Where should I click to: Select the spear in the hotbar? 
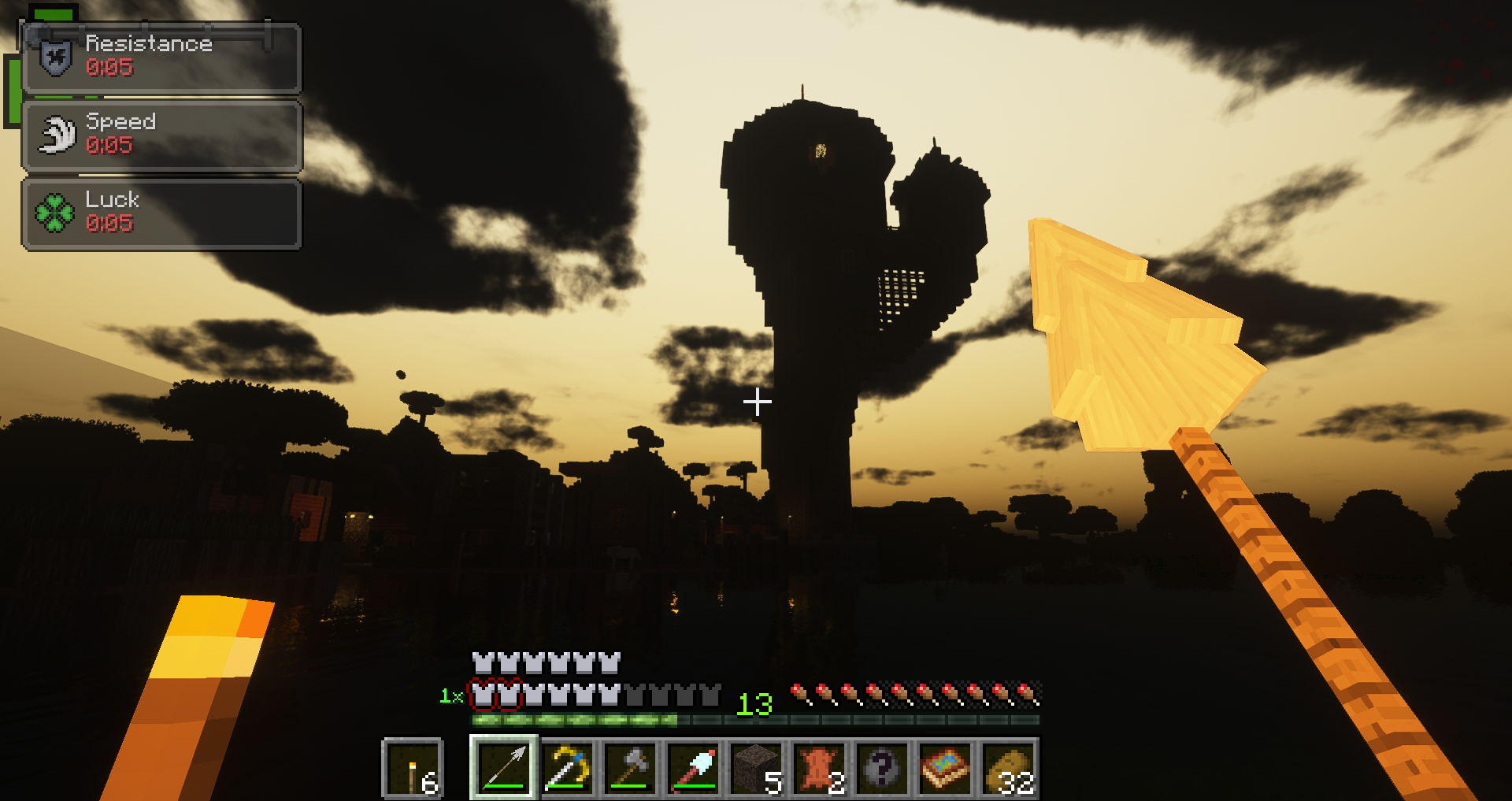click(x=502, y=768)
